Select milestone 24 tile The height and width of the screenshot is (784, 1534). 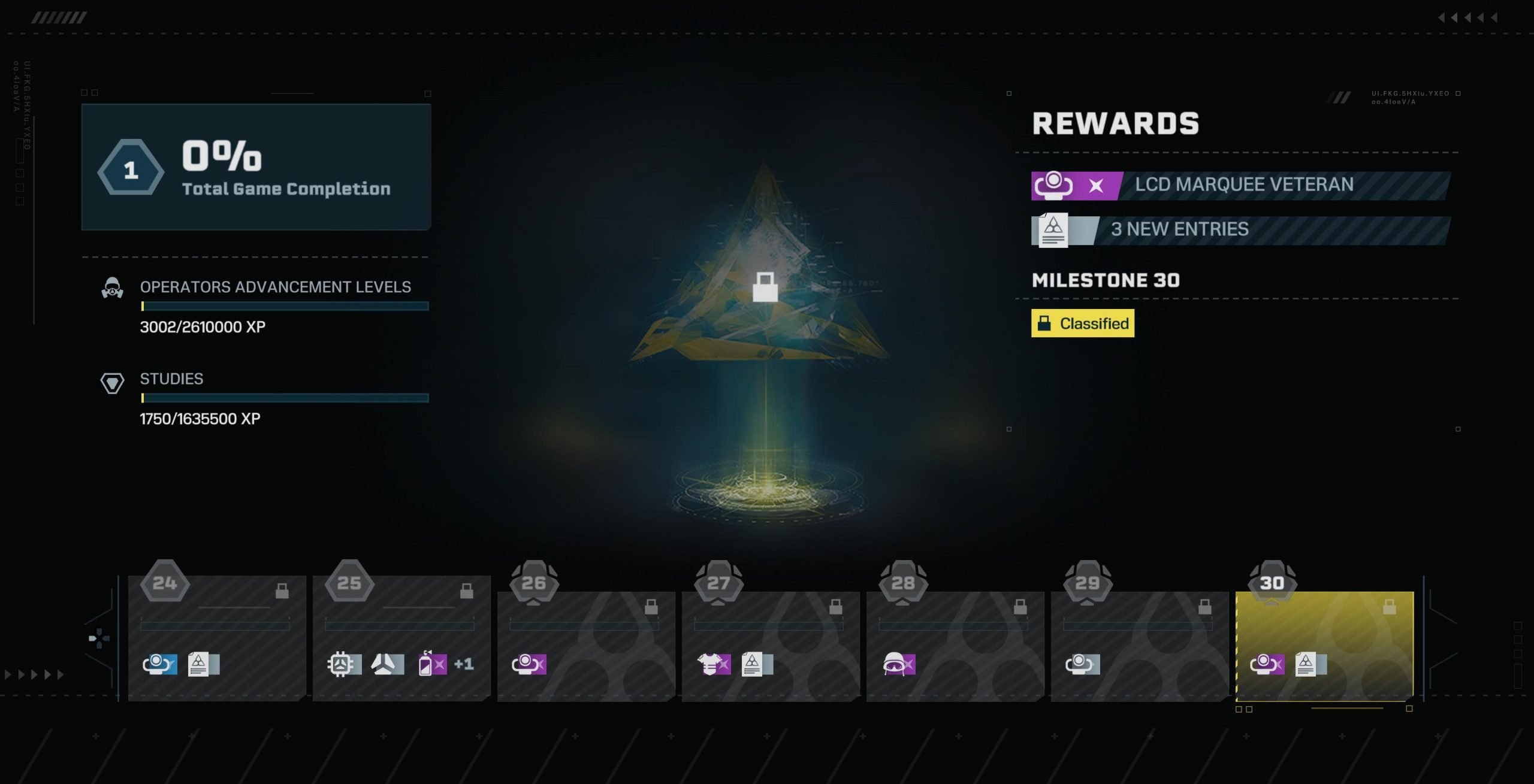217,638
